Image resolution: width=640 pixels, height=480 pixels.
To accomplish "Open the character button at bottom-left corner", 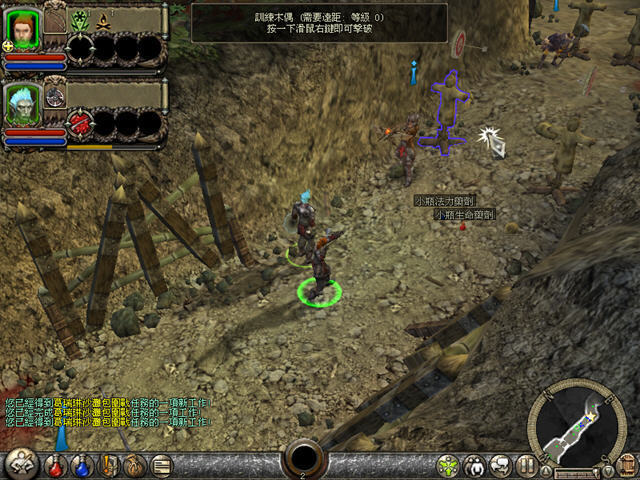I will 20,464.
